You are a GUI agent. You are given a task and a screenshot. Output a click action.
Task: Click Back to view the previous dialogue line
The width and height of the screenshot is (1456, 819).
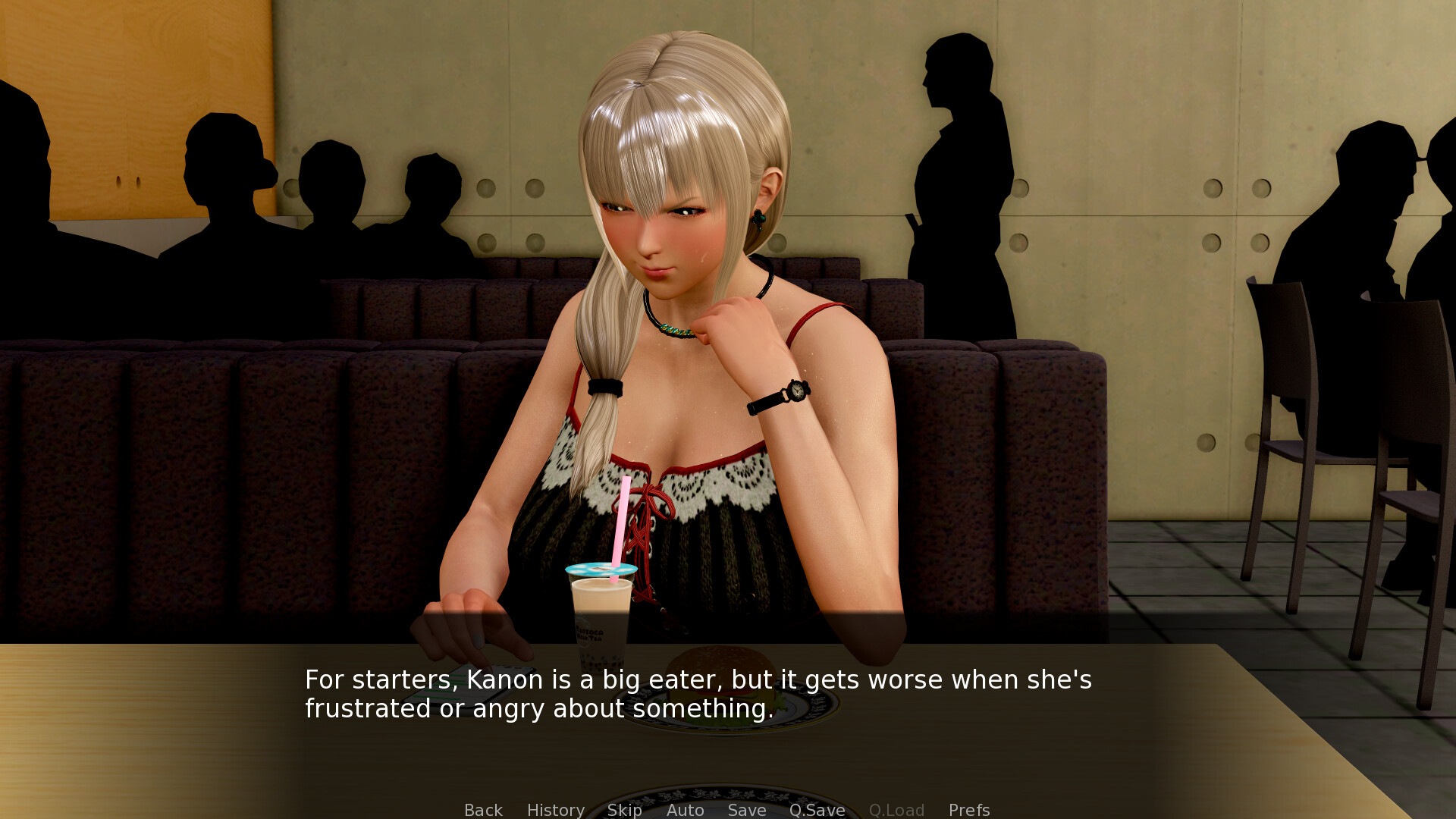tap(483, 810)
